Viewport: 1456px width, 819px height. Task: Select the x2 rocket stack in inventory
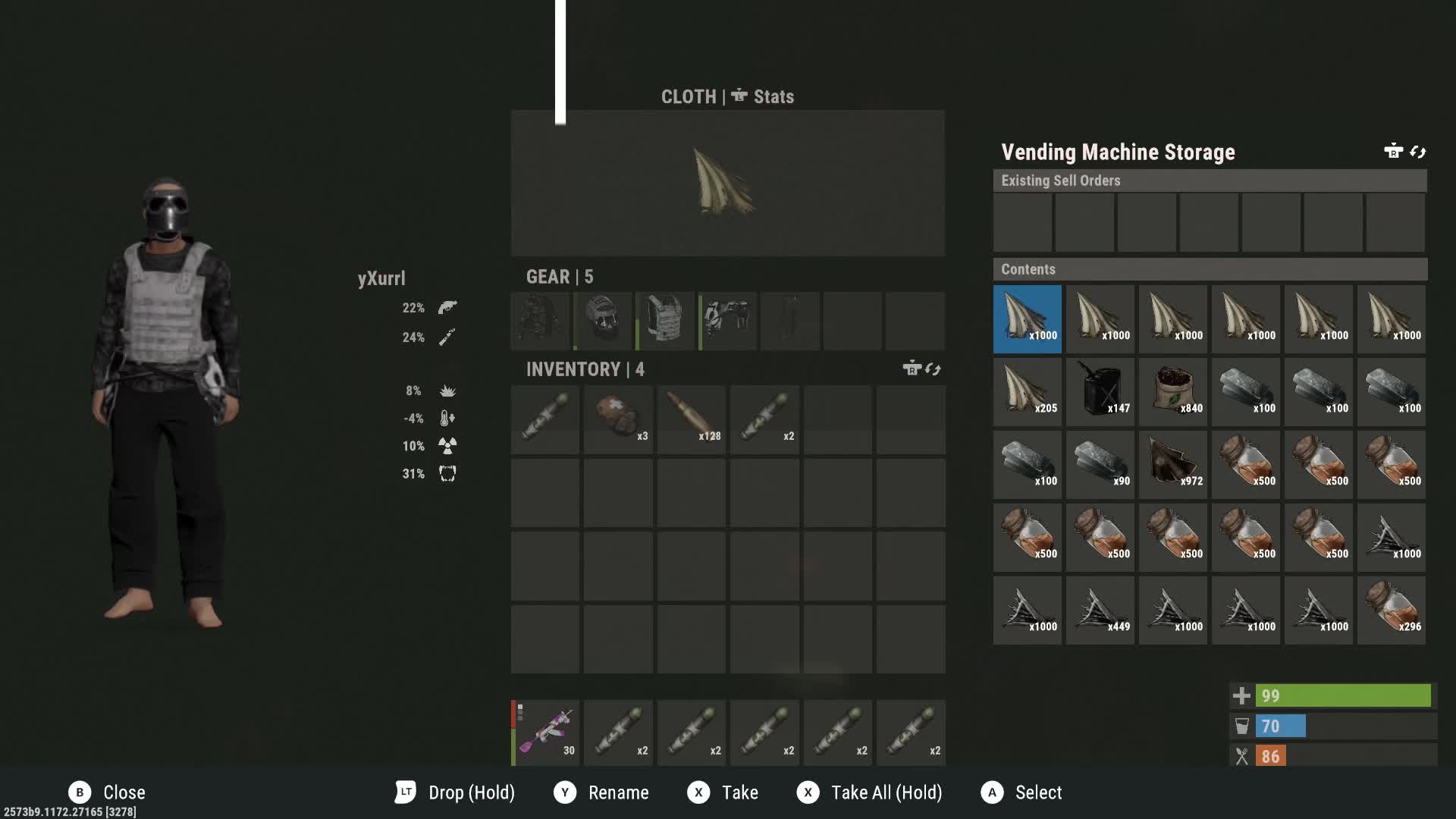coord(764,419)
